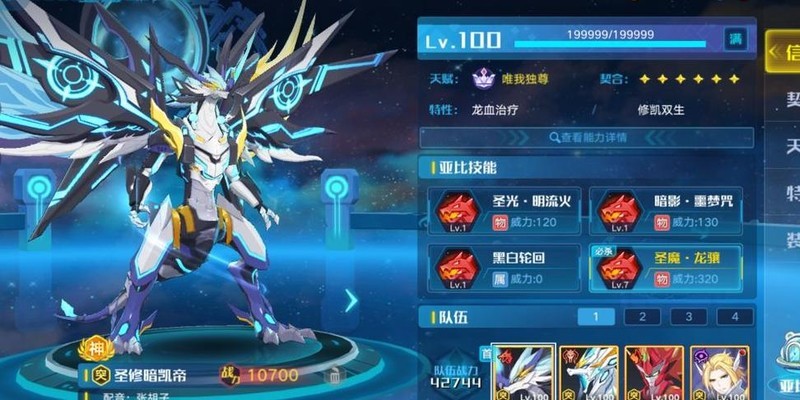Select the 暗影·噩梦咒 skill
The width and height of the screenshot is (800, 400).
tap(665, 211)
